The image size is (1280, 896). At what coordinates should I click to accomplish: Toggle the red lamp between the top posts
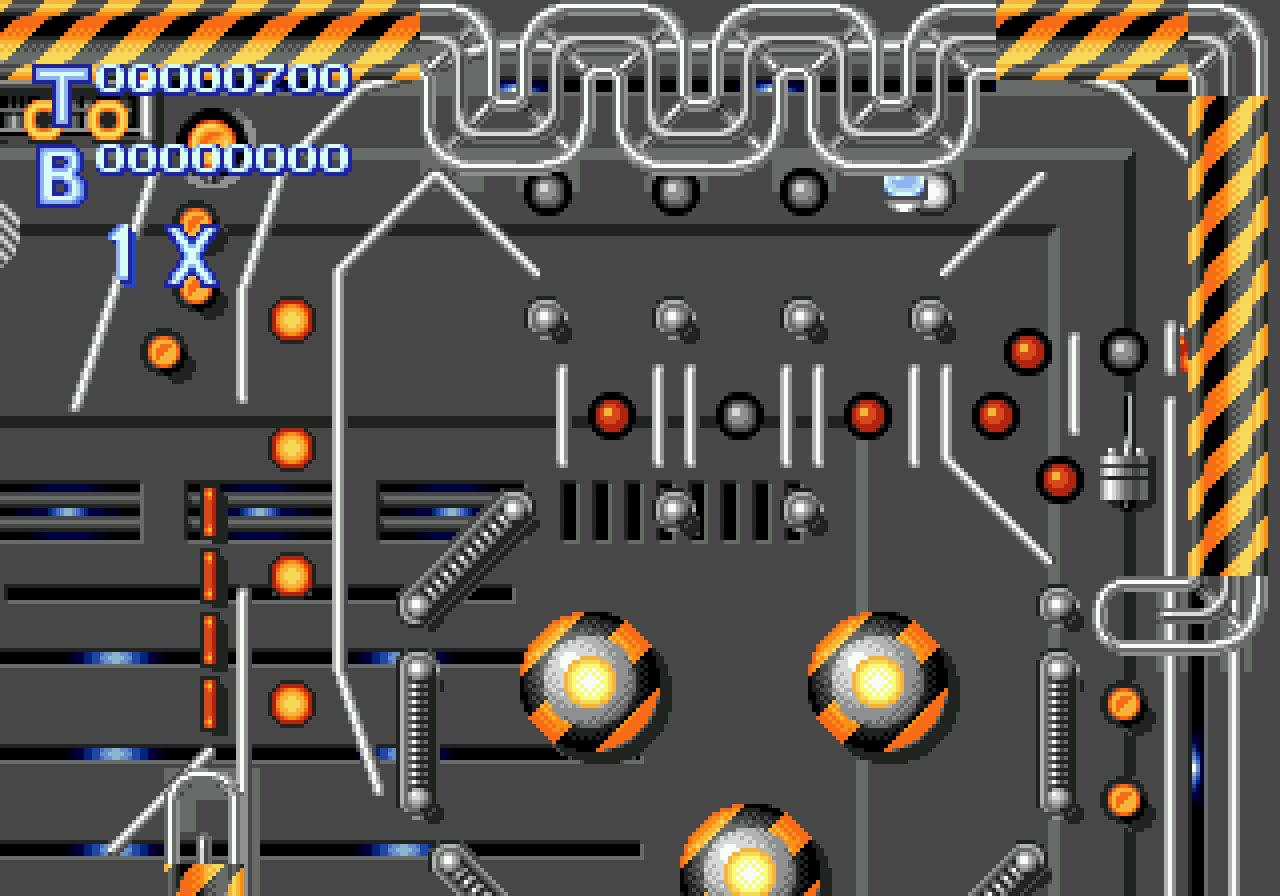(x=610, y=413)
